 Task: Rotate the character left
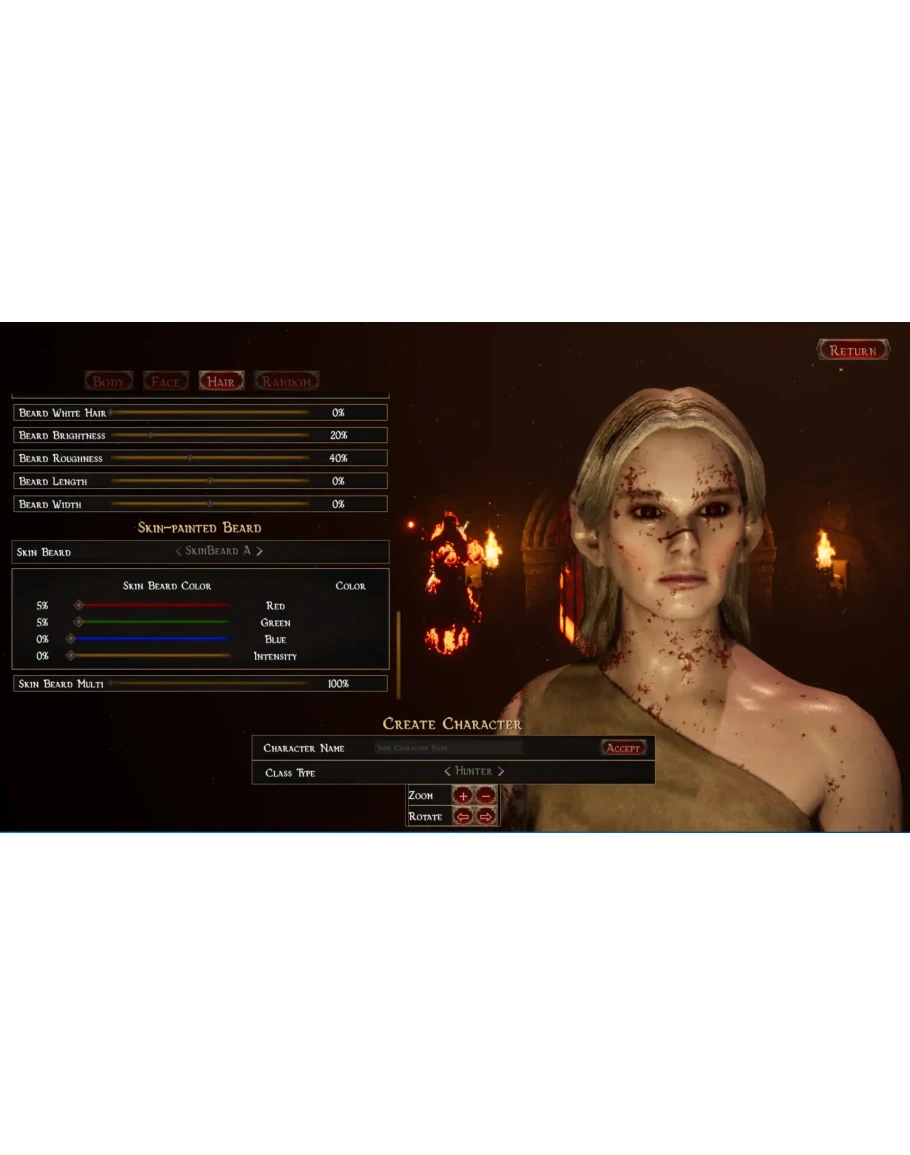pos(463,817)
